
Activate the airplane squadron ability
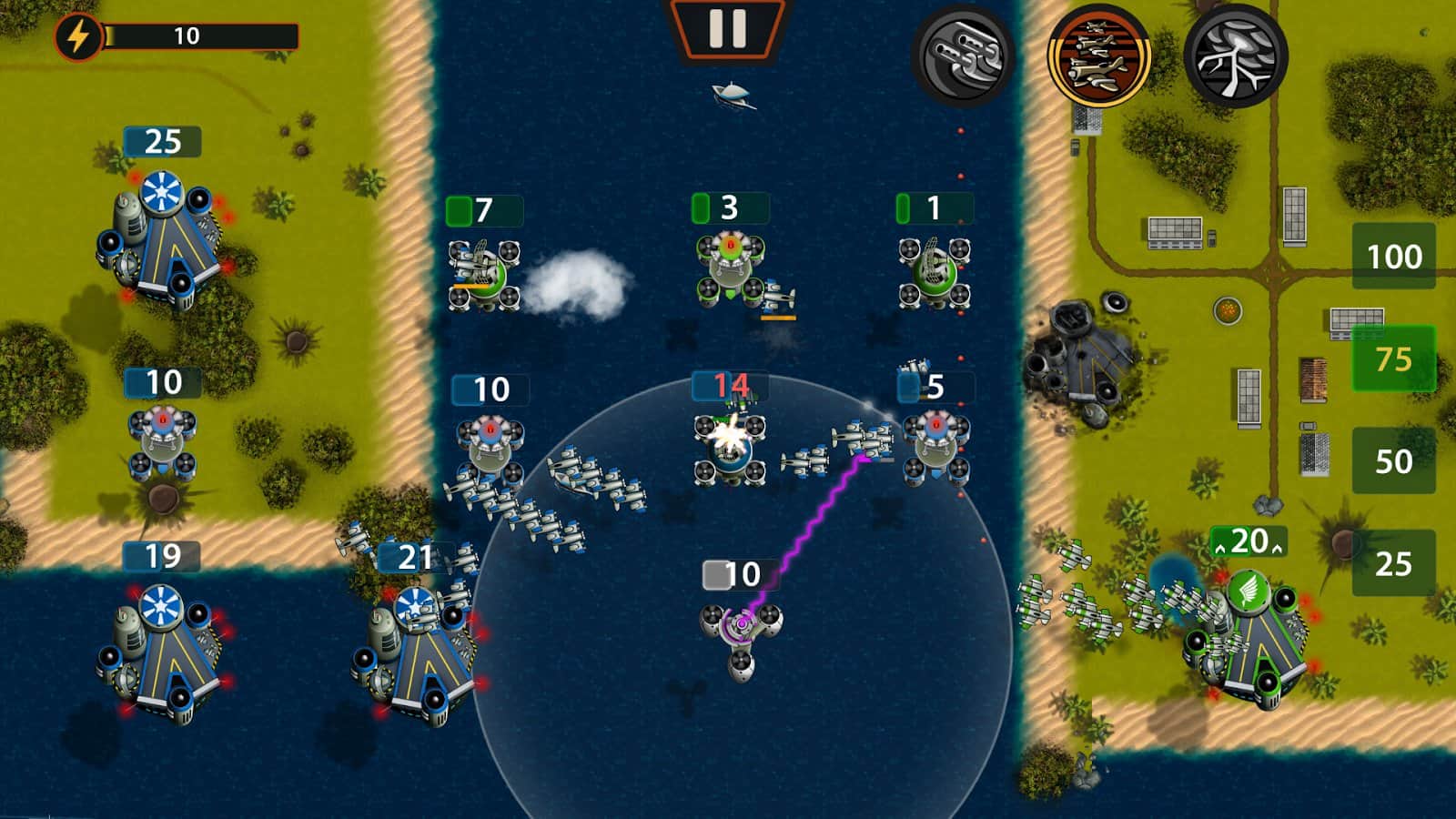tap(1098, 56)
